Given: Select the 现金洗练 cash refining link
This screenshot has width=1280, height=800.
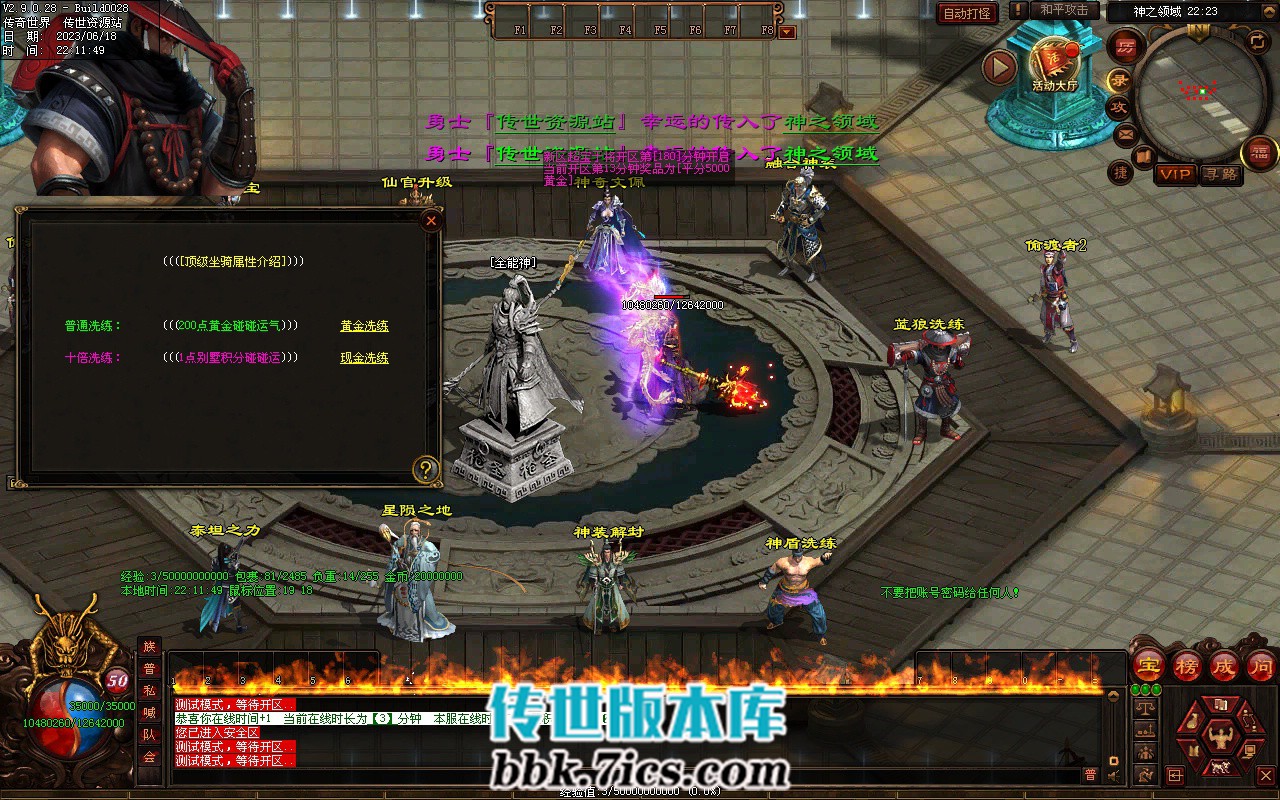Looking at the screenshot, I should (x=364, y=358).
